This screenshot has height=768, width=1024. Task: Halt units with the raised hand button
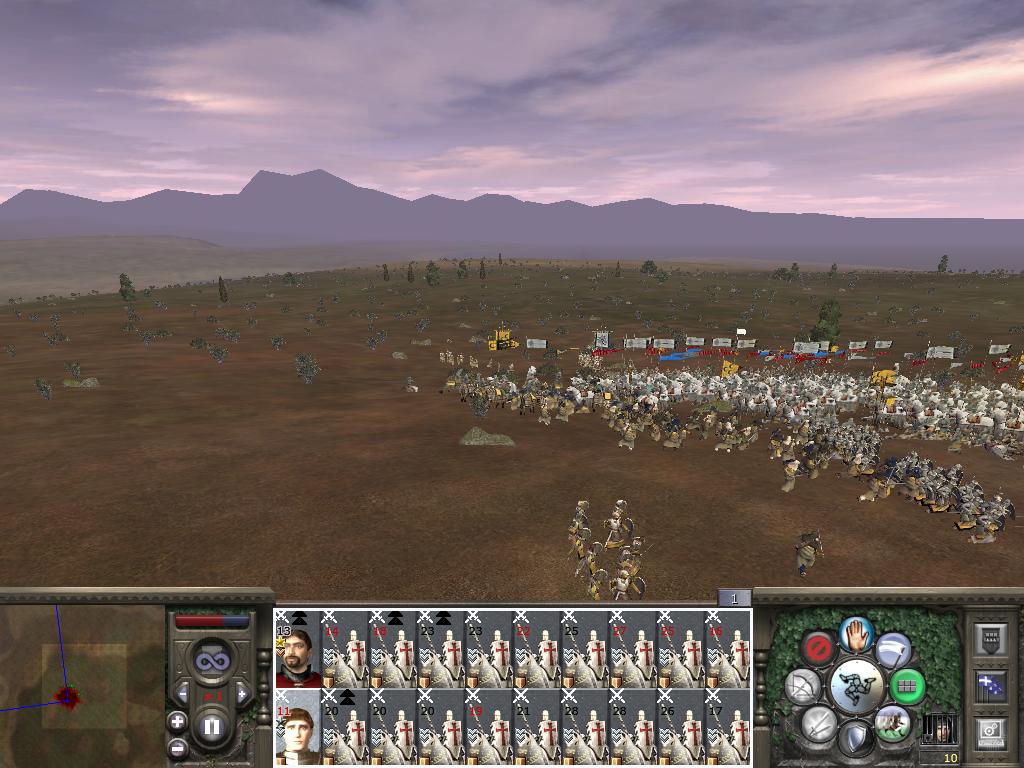[x=856, y=633]
